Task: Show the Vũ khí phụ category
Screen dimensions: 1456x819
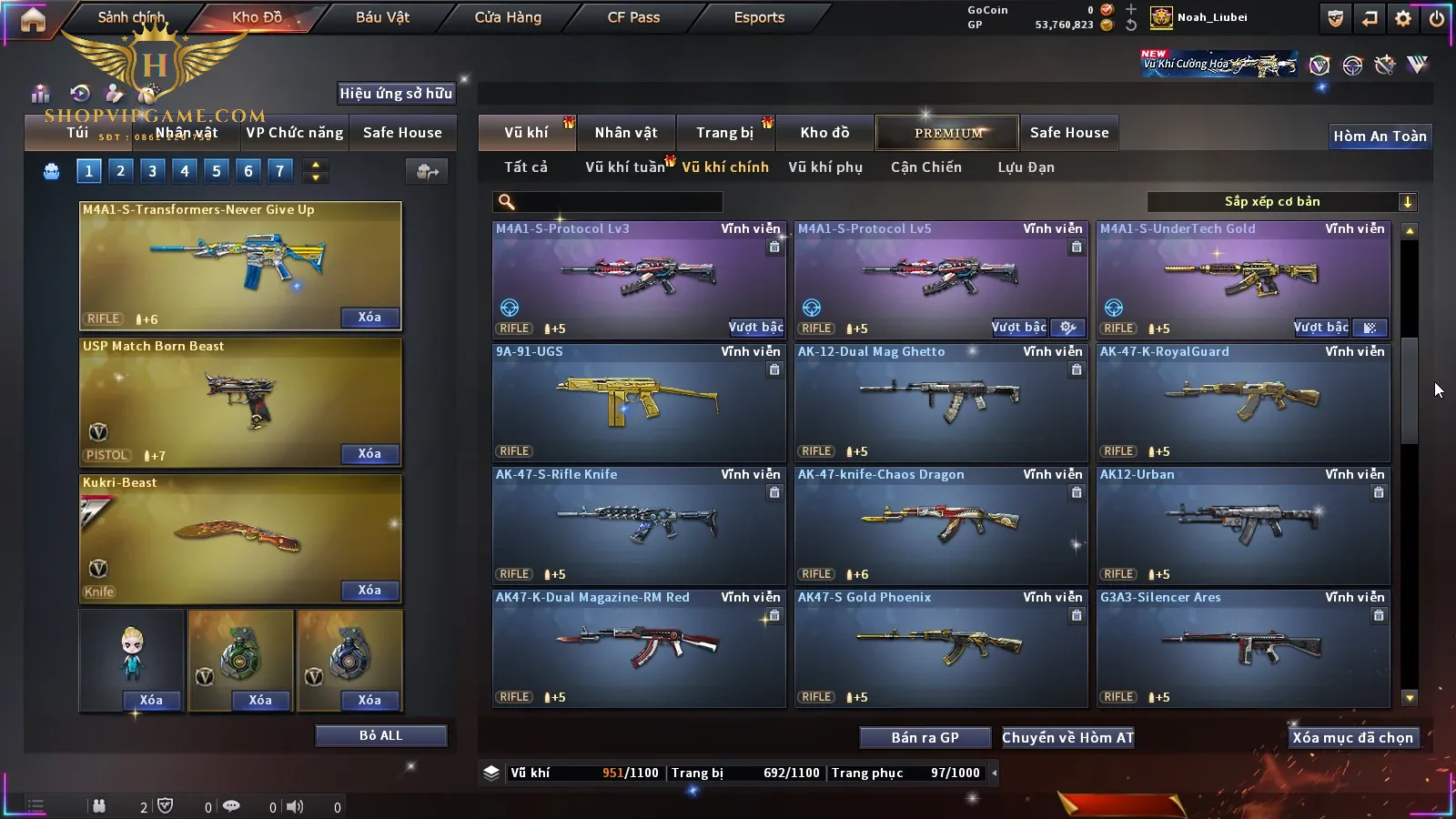Action: point(824,167)
